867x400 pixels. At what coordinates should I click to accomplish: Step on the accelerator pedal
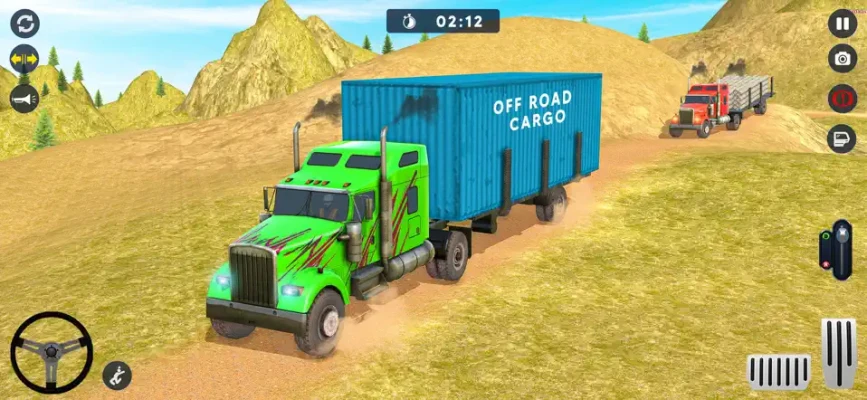click(838, 352)
